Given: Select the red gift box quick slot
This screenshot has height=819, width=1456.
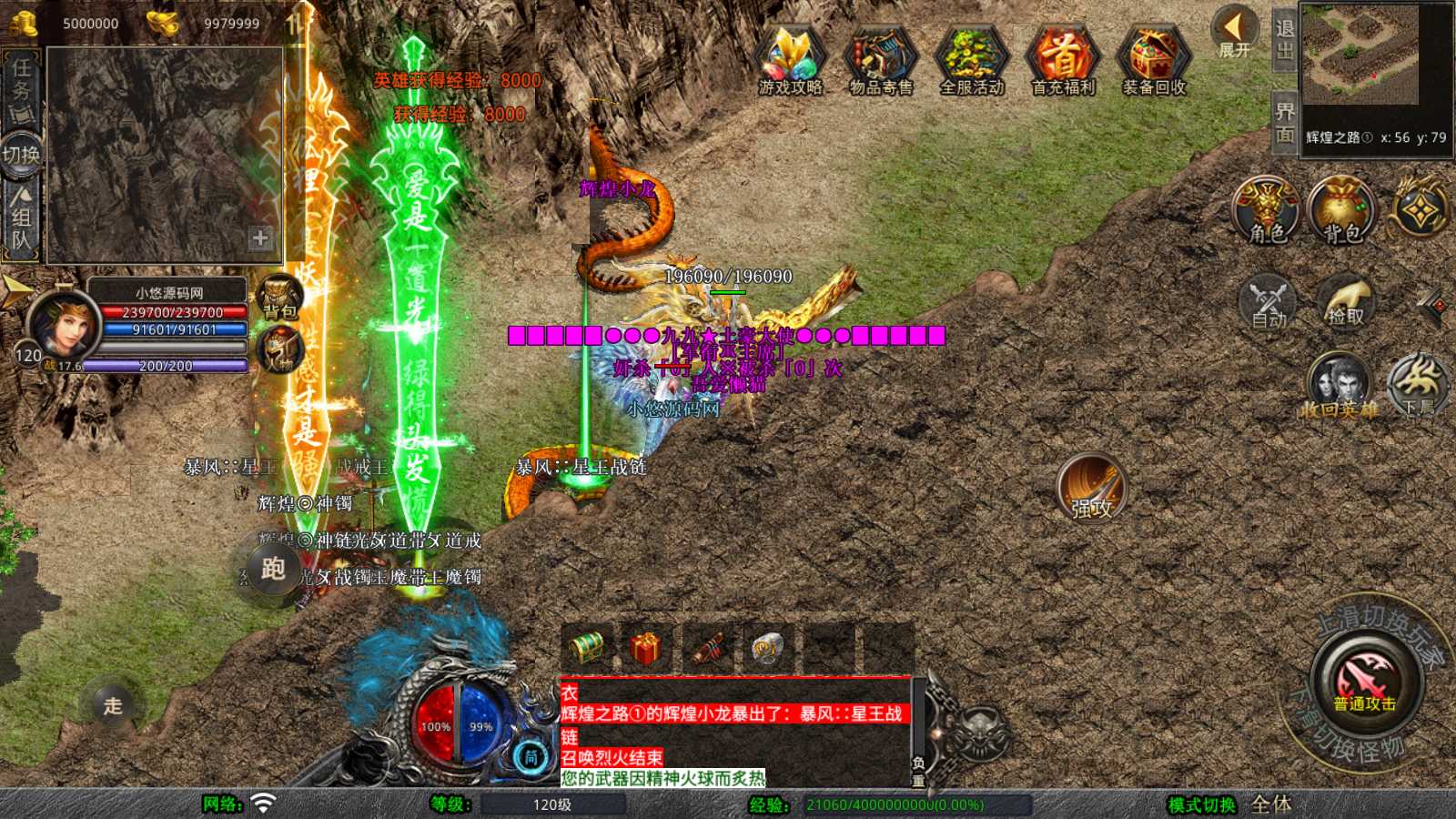Looking at the screenshot, I should pyautogui.click(x=645, y=649).
